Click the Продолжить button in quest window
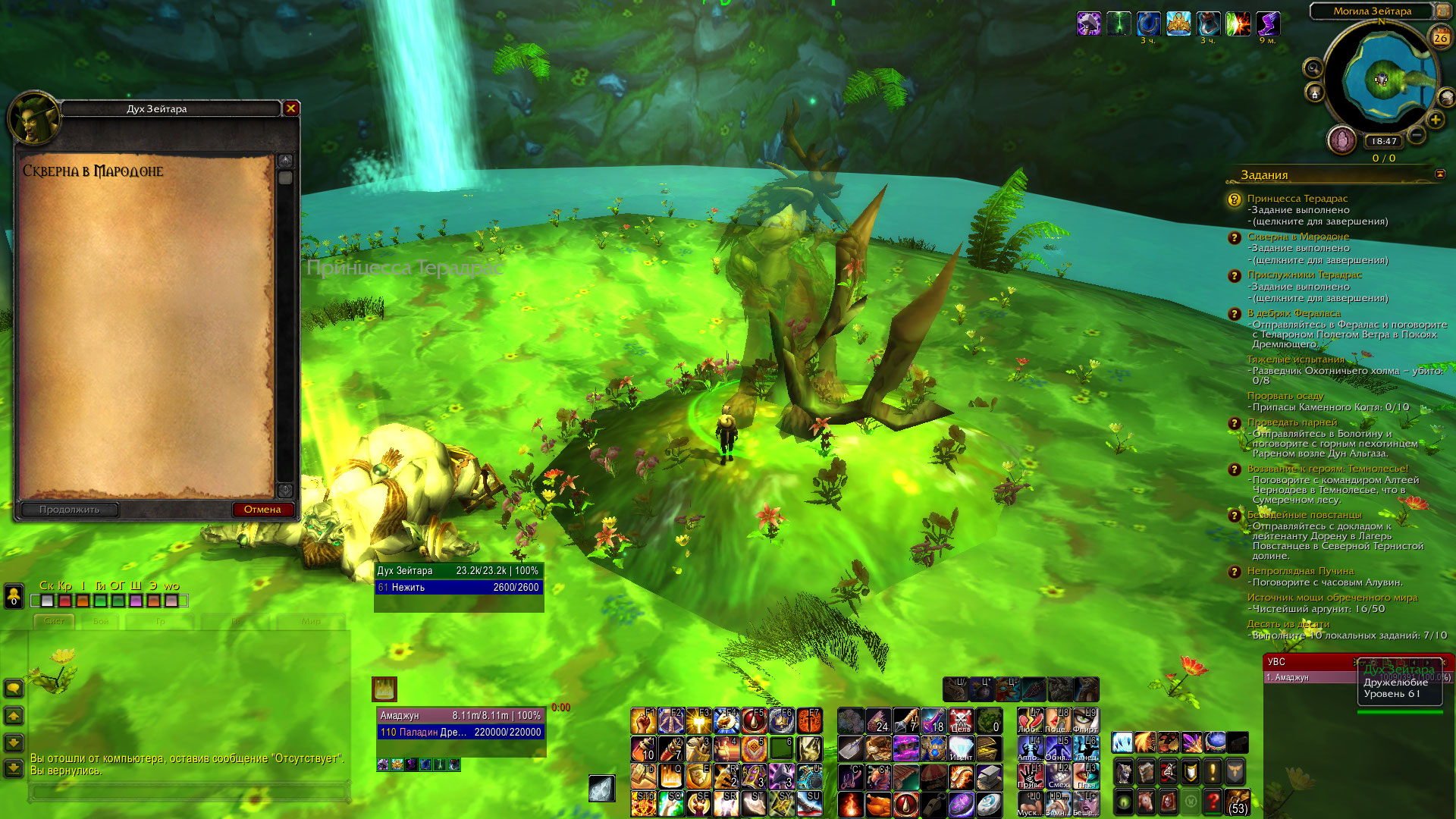 click(70, 510)
